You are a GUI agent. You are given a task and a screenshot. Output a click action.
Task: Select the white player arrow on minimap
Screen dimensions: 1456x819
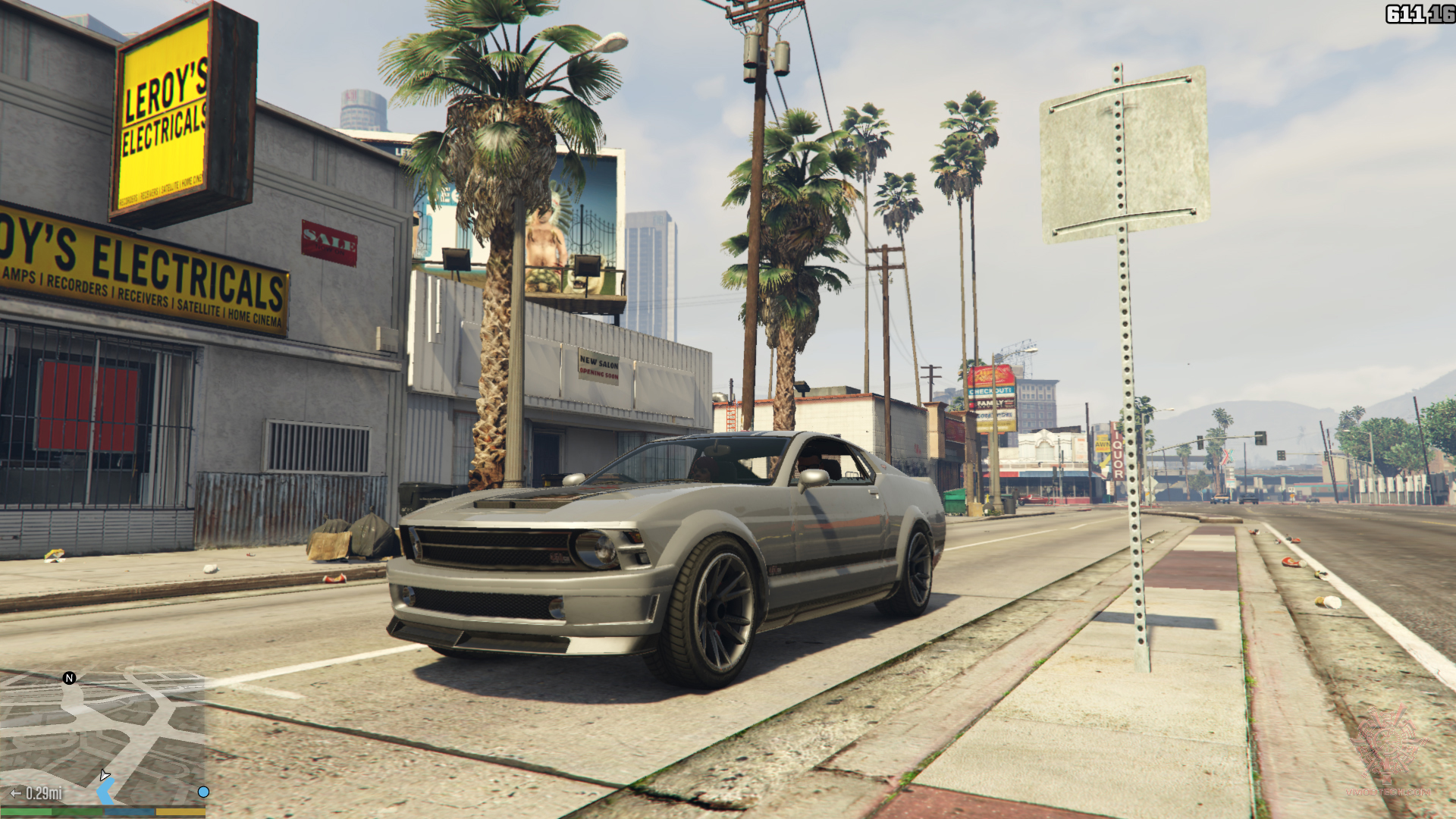(x=105, y=775)
